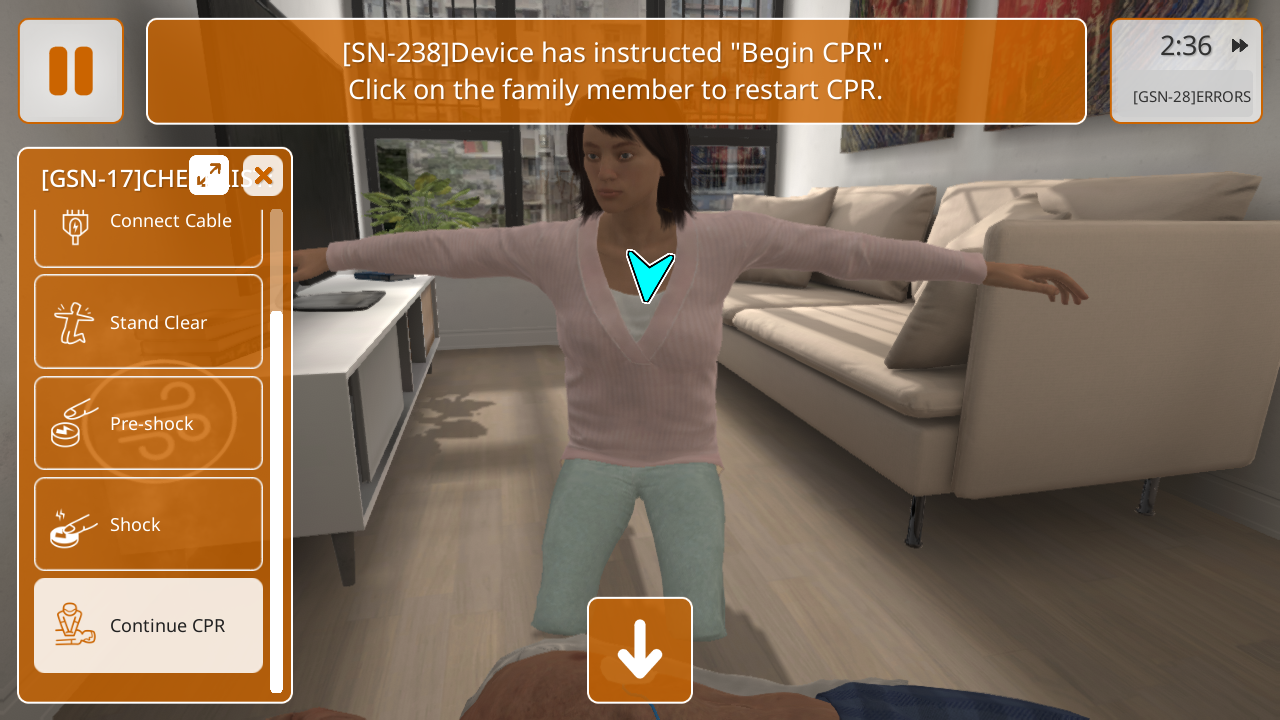The image size is (1280, 720).
Task: Pick the Shock step in the checklist
Action: coord(149,524)
